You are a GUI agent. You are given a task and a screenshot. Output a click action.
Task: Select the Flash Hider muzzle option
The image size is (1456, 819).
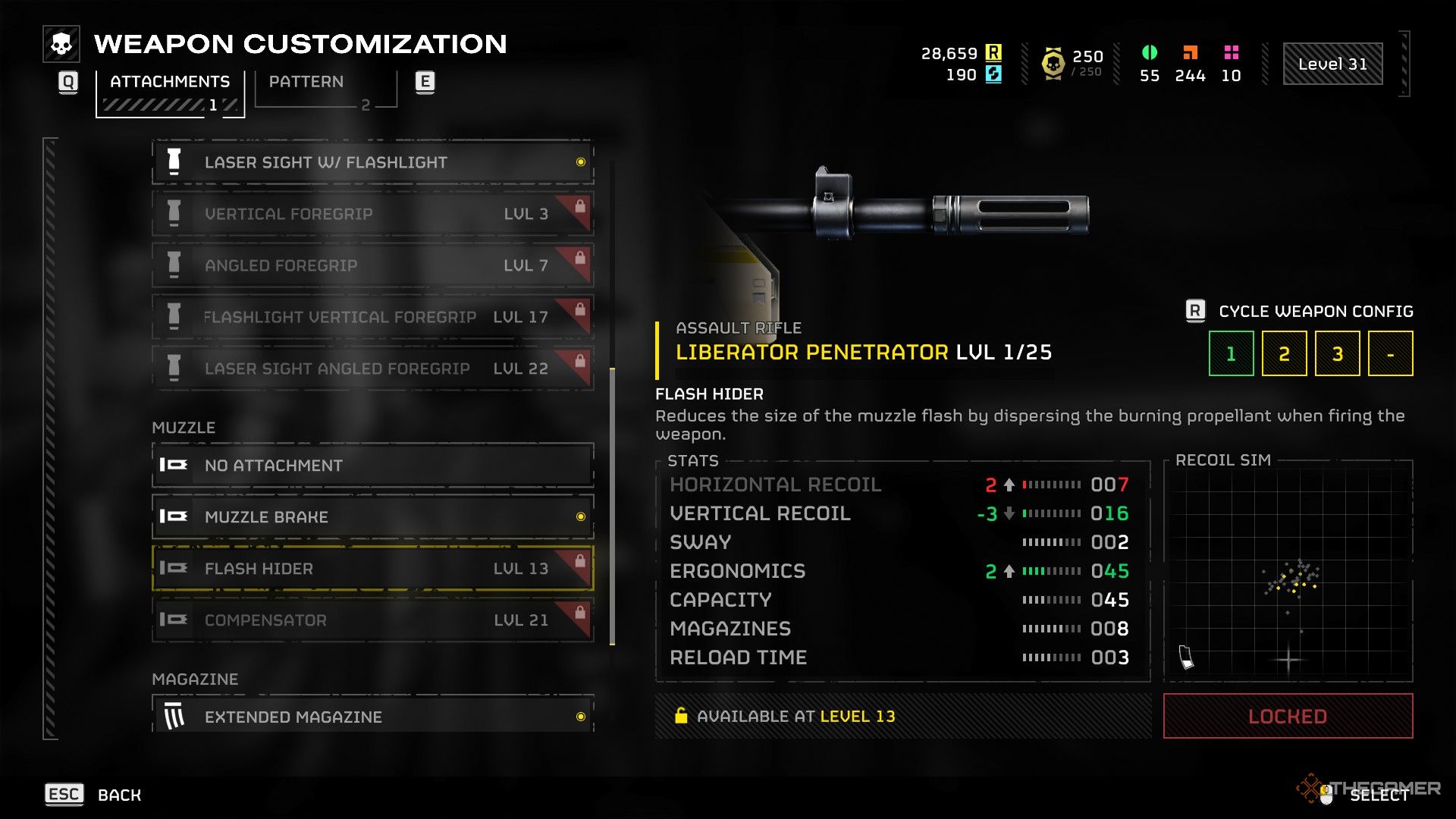tap(372, 569)
